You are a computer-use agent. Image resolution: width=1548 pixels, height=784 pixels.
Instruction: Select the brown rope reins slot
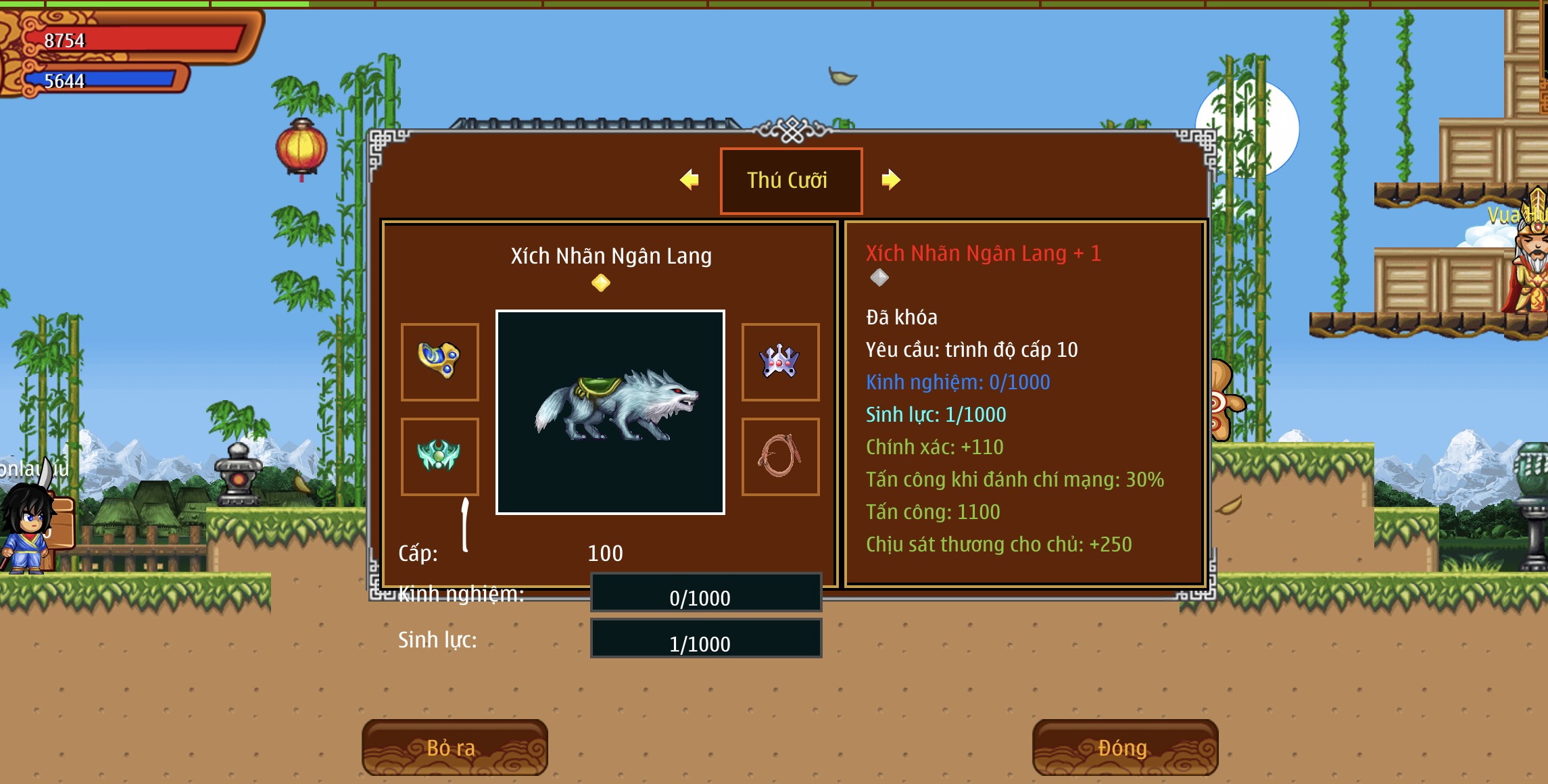(780, 456)
